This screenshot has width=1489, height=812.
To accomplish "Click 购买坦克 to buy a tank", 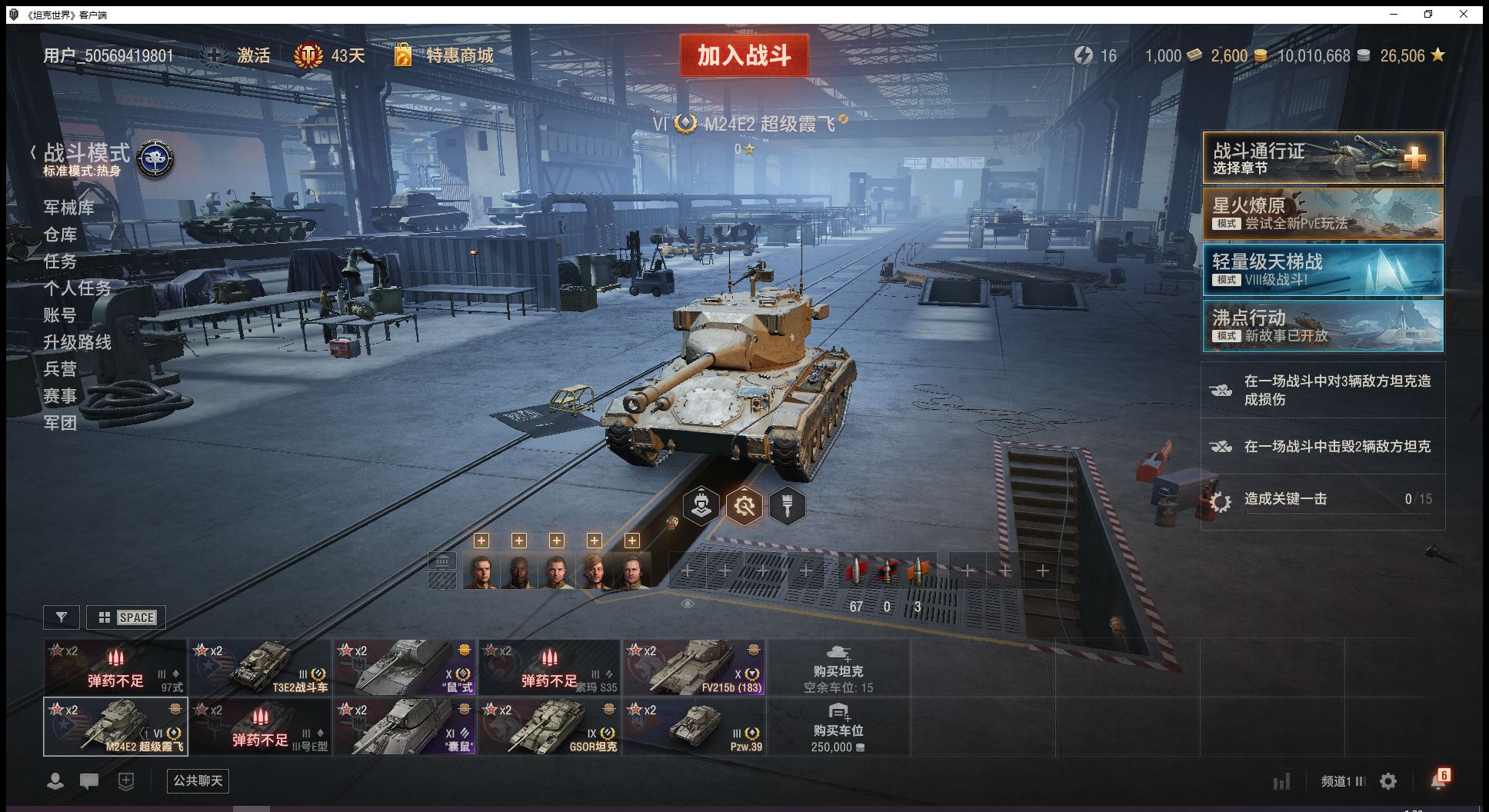I will tap(838, 667).
